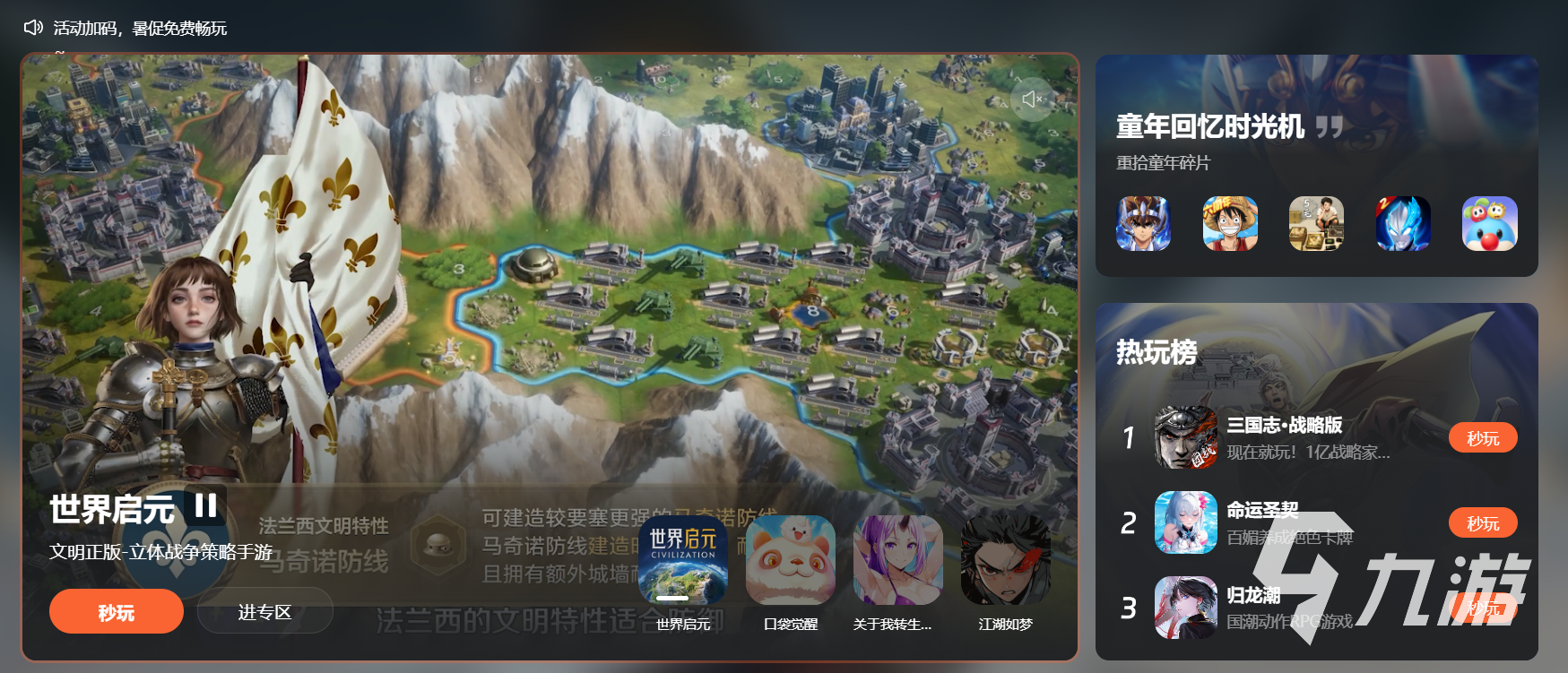
Task: Click 秒玩 next to 归龙潮
Action: point(1484,608)
